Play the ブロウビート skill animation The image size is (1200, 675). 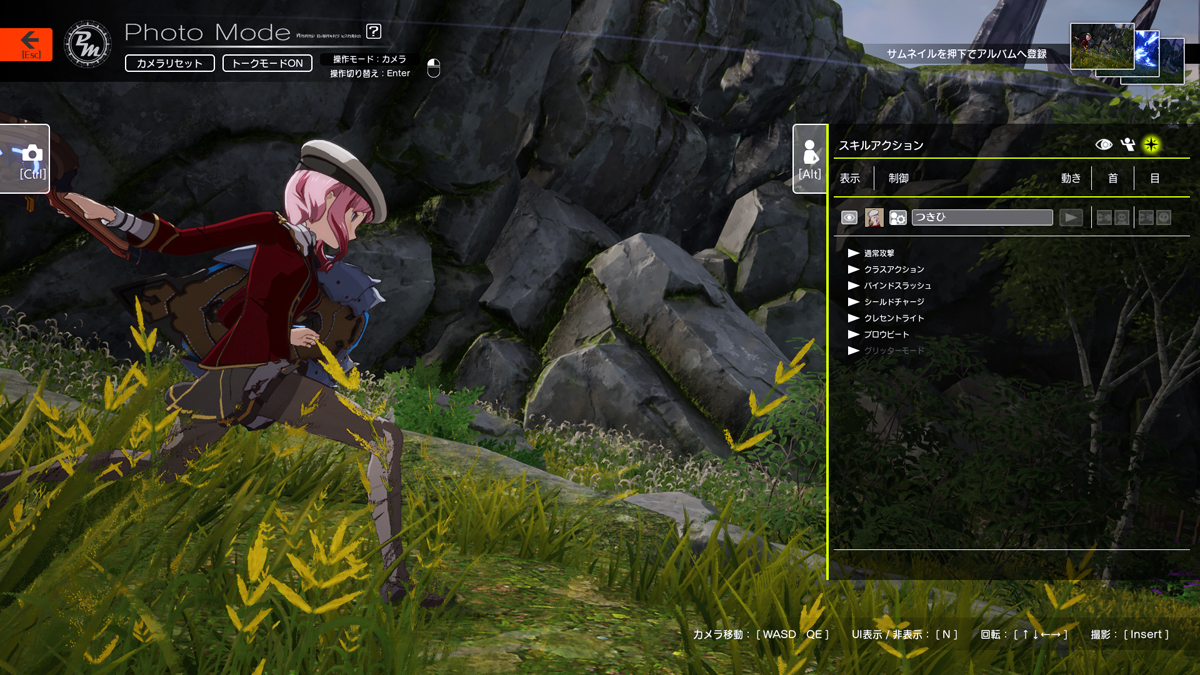[854, 334]
